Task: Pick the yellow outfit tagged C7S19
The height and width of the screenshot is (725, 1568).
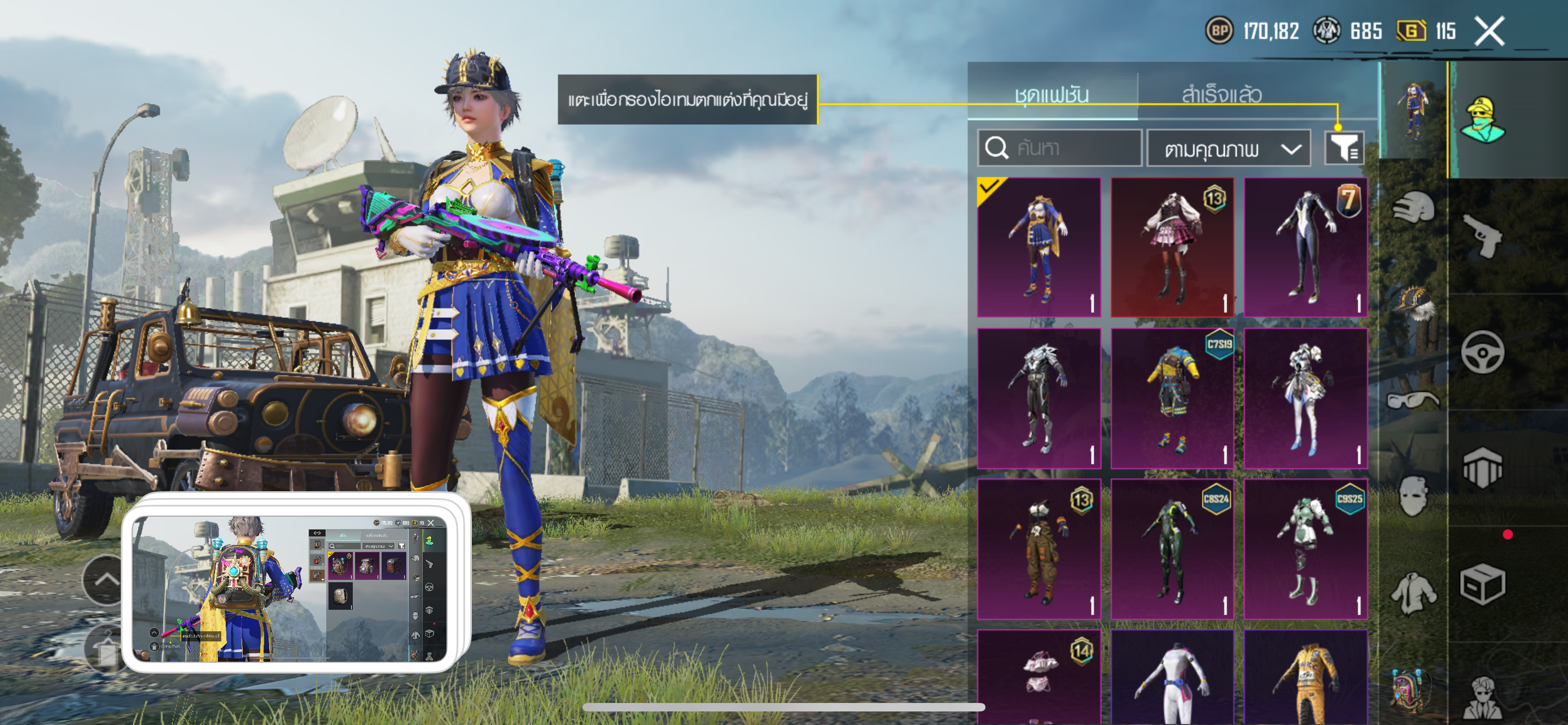Action: (x=1172, y=398)
